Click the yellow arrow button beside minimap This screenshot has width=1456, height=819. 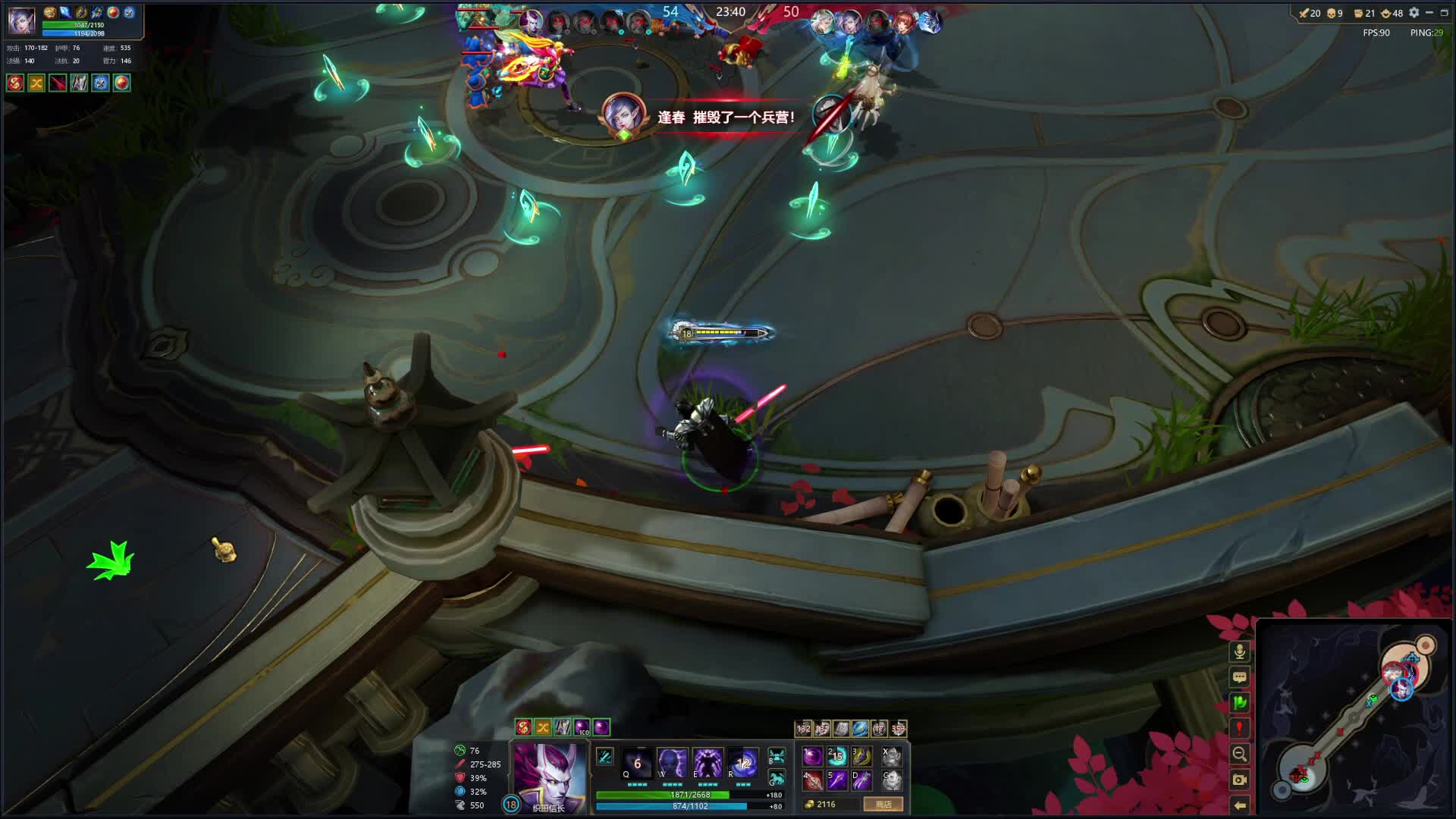click(1240, 805)
